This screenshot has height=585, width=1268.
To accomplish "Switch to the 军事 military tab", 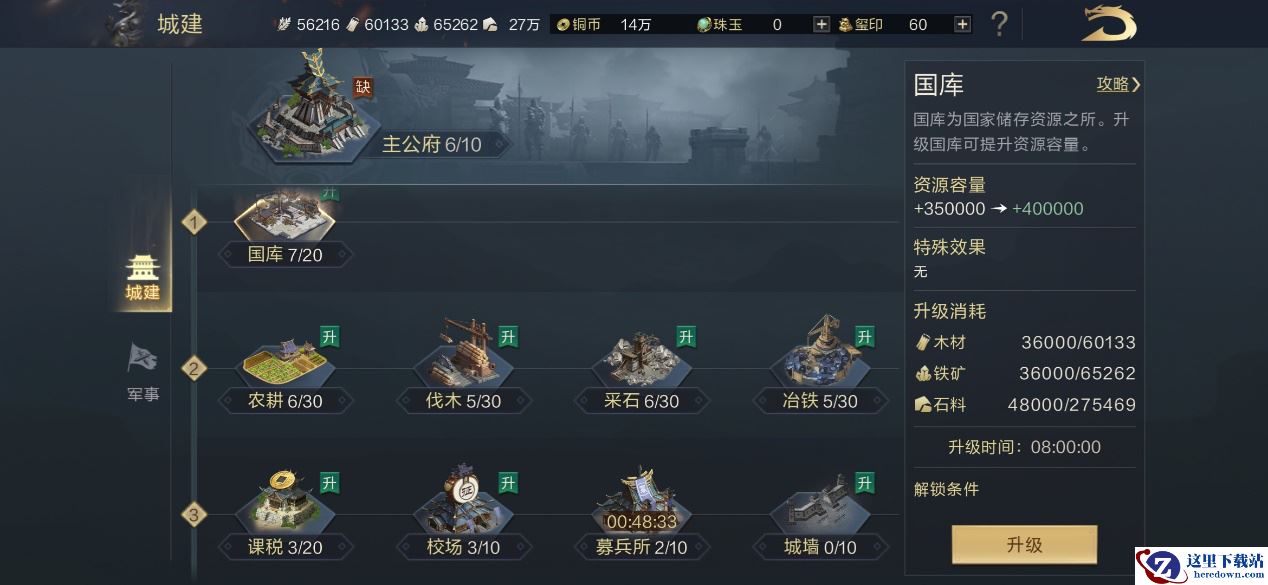I will click(143, 373).
